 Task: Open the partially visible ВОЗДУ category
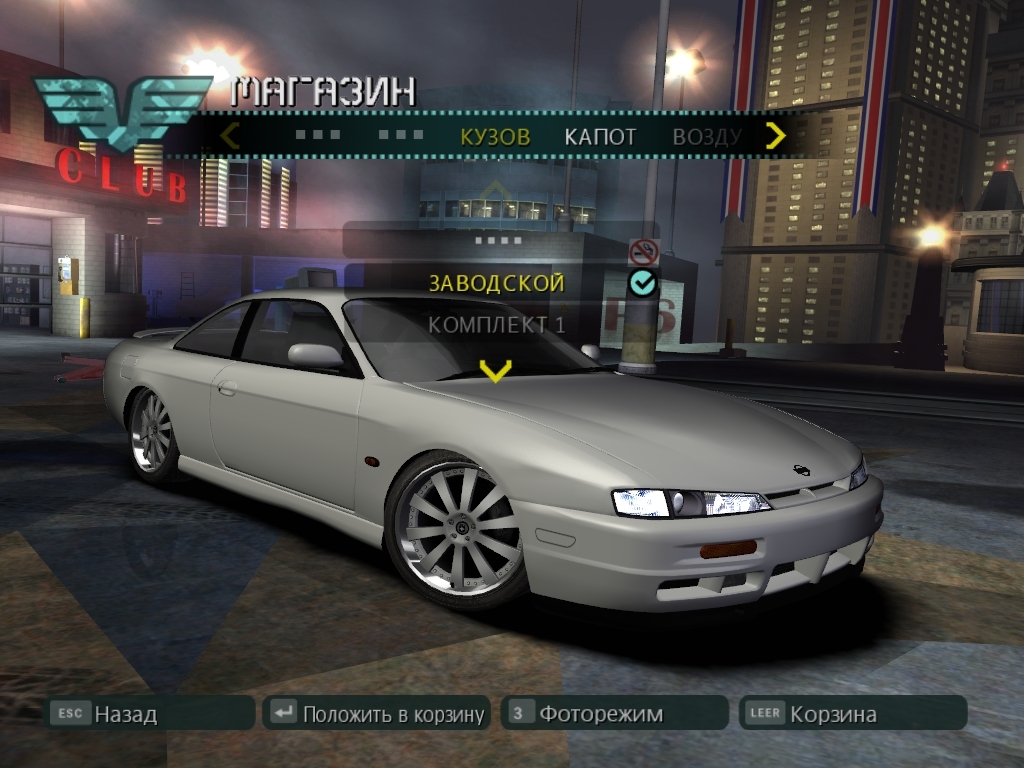pos(706,137)
